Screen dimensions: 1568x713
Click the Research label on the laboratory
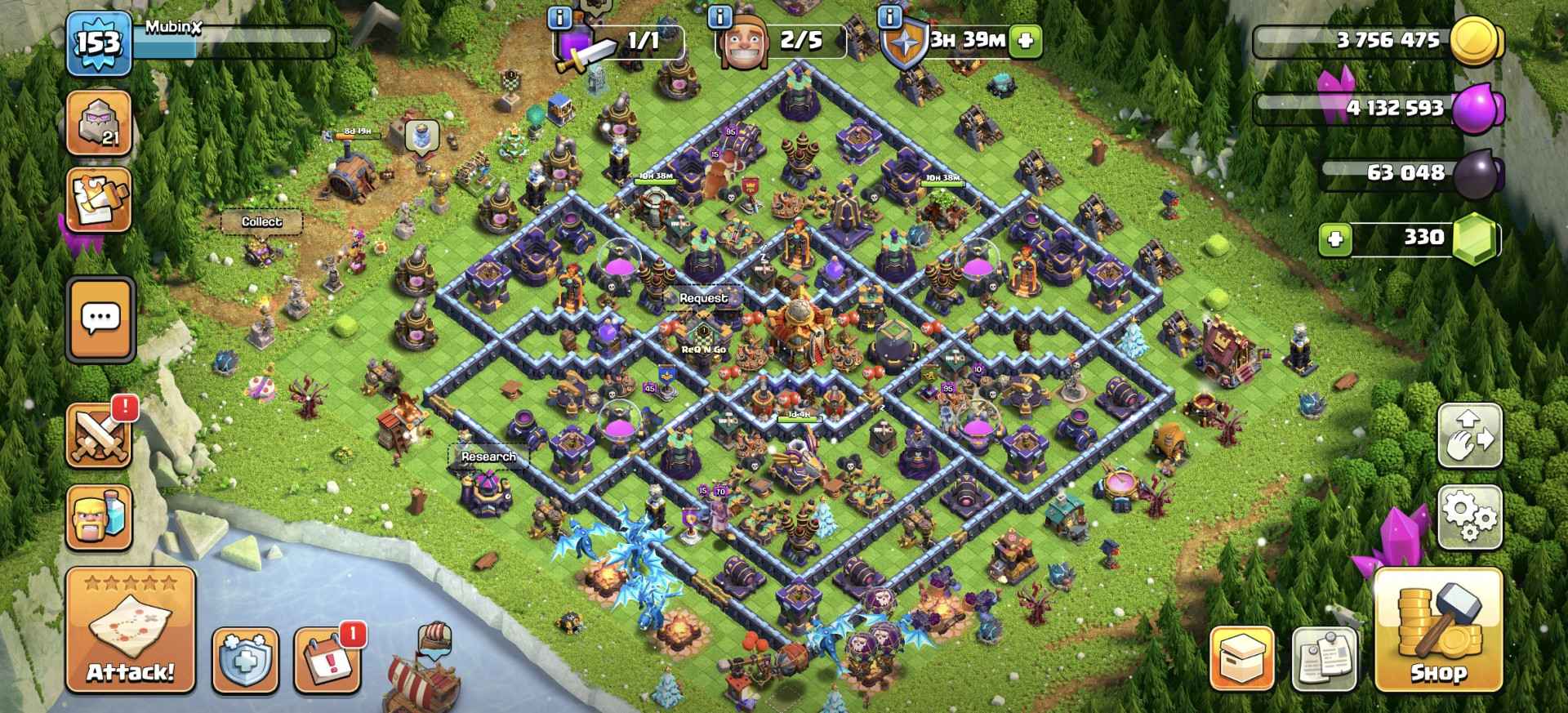(488, 457)
